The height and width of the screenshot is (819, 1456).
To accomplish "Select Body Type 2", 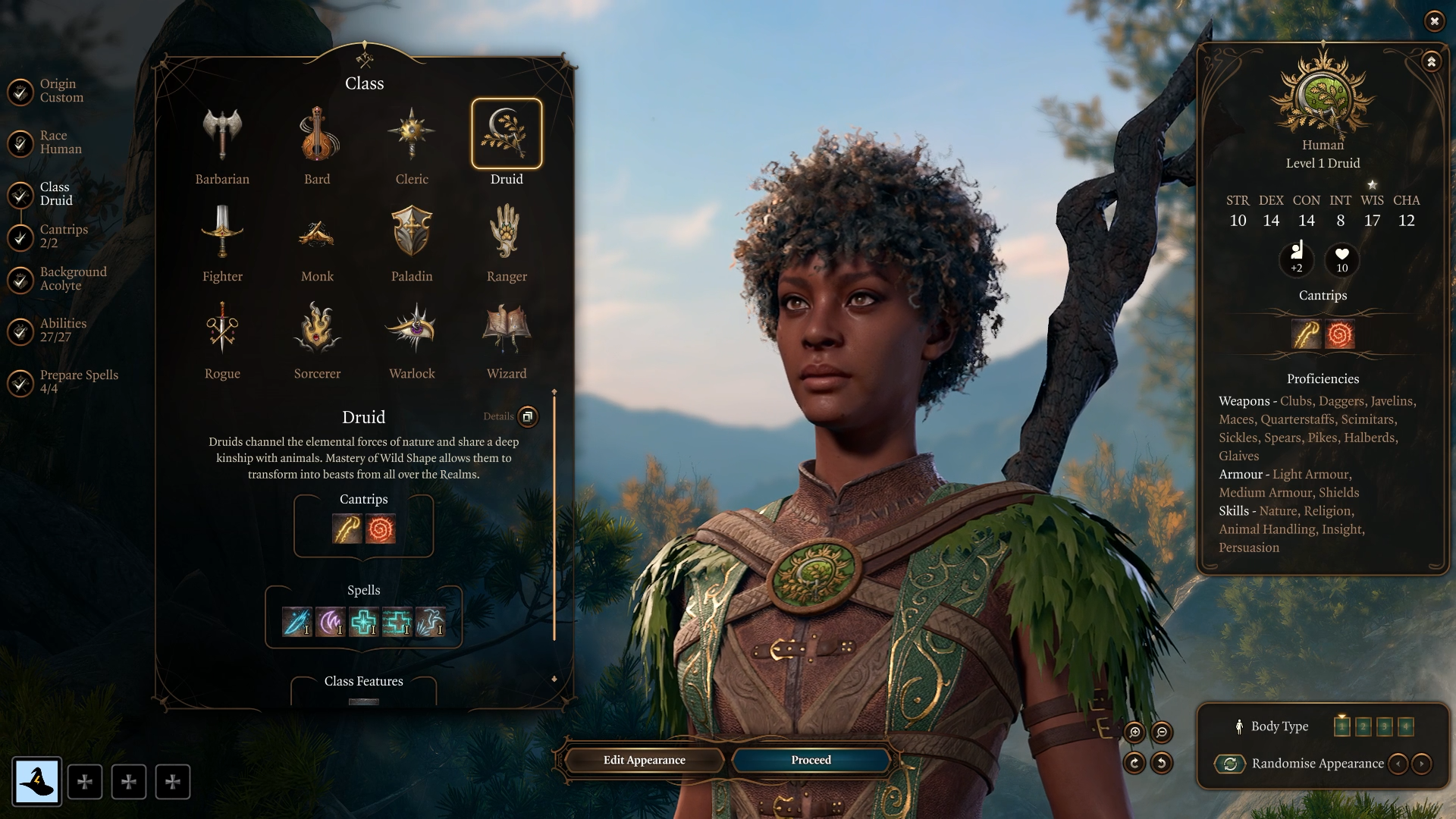I will pos(1364,726).
